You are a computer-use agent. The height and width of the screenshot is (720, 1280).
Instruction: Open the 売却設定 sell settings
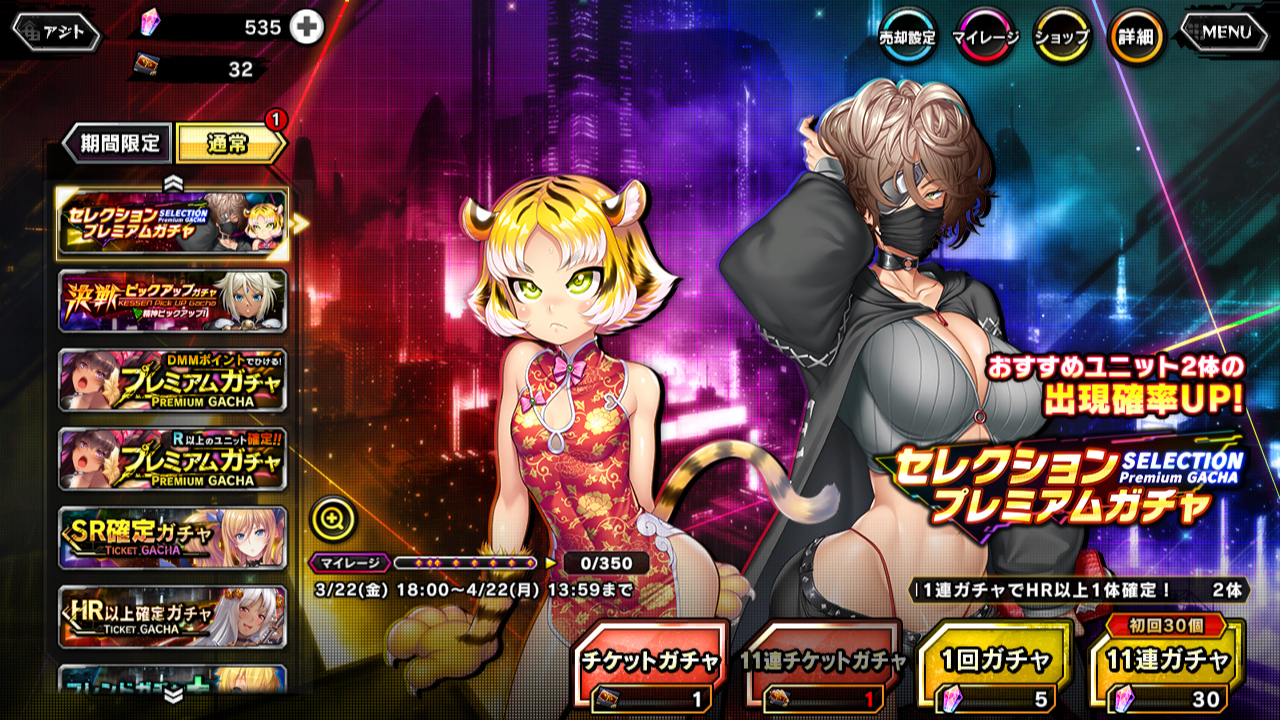[907, 37]
